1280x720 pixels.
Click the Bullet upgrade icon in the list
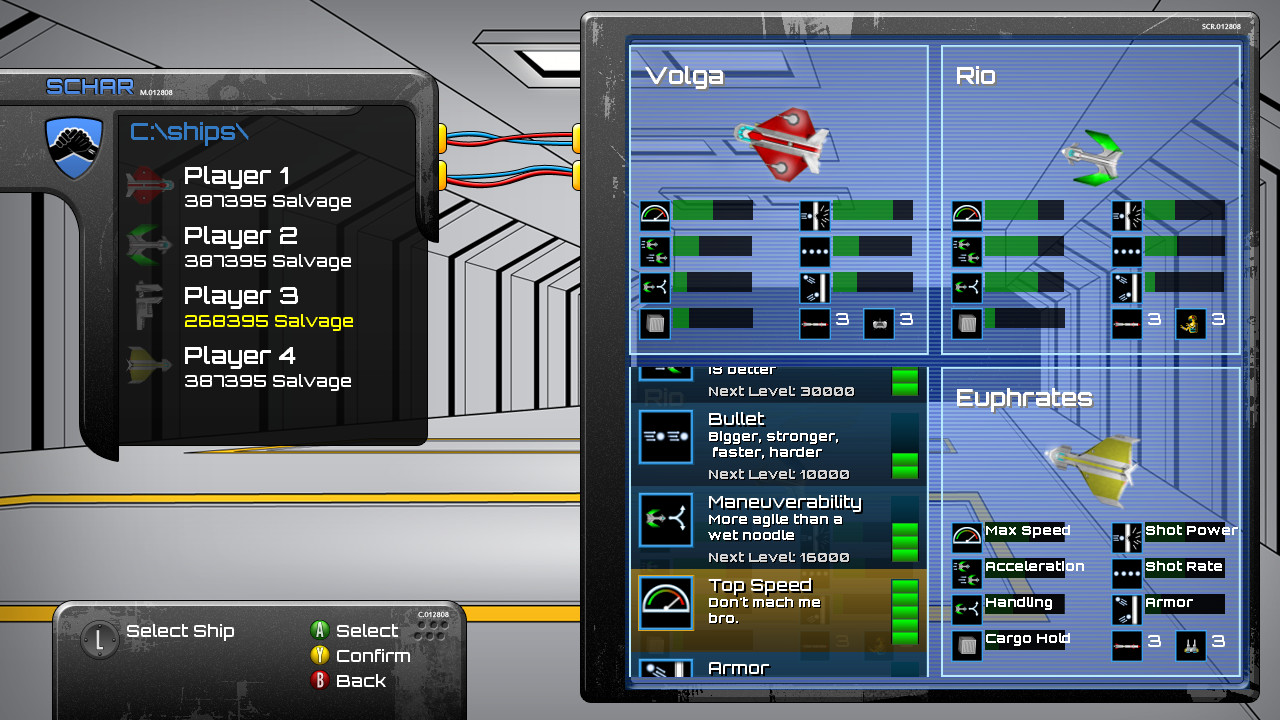click(x=666, y=437)
